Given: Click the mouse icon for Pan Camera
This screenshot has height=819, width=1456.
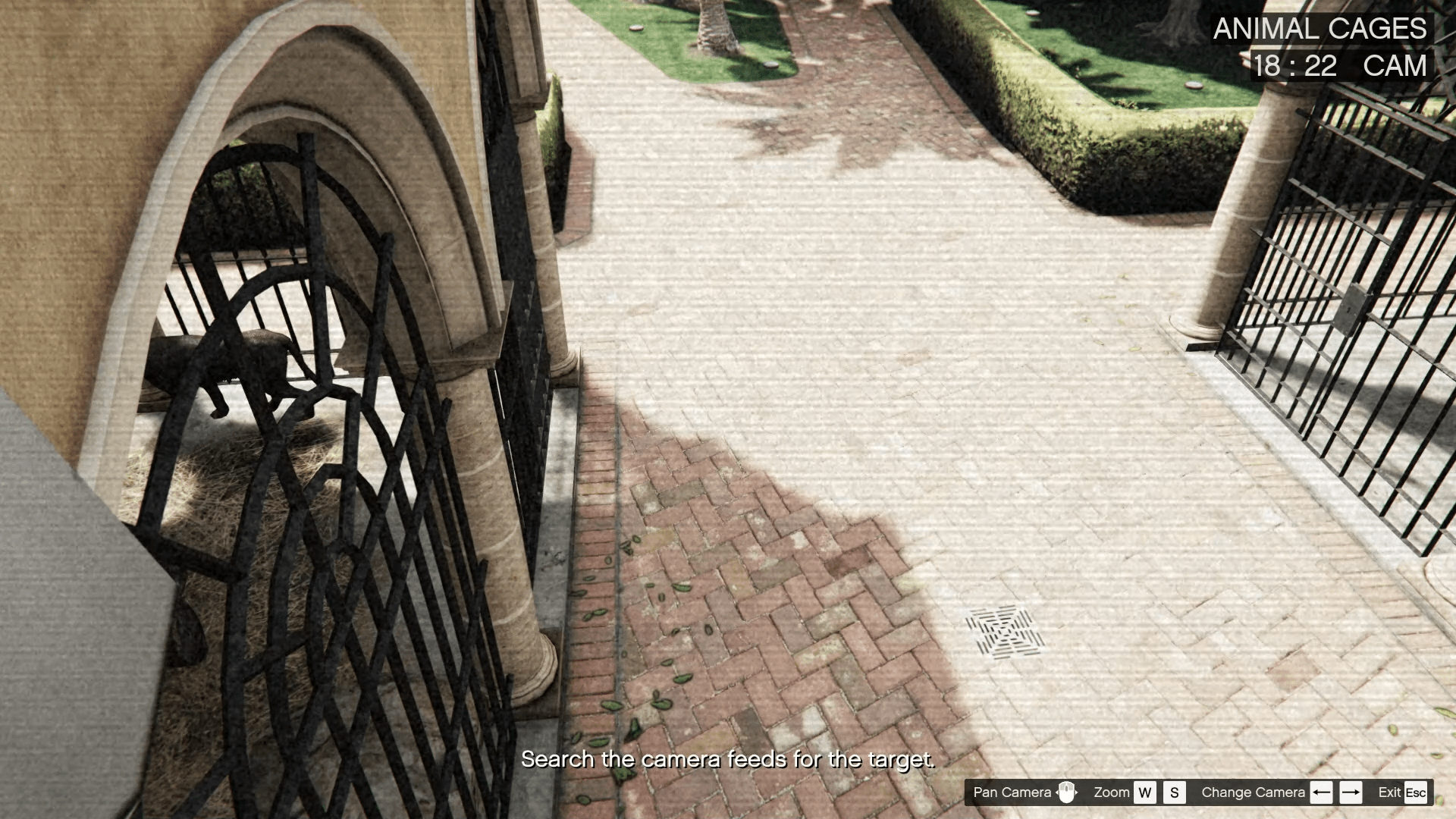Looking at the screenshot, I should pos(1068,792).
